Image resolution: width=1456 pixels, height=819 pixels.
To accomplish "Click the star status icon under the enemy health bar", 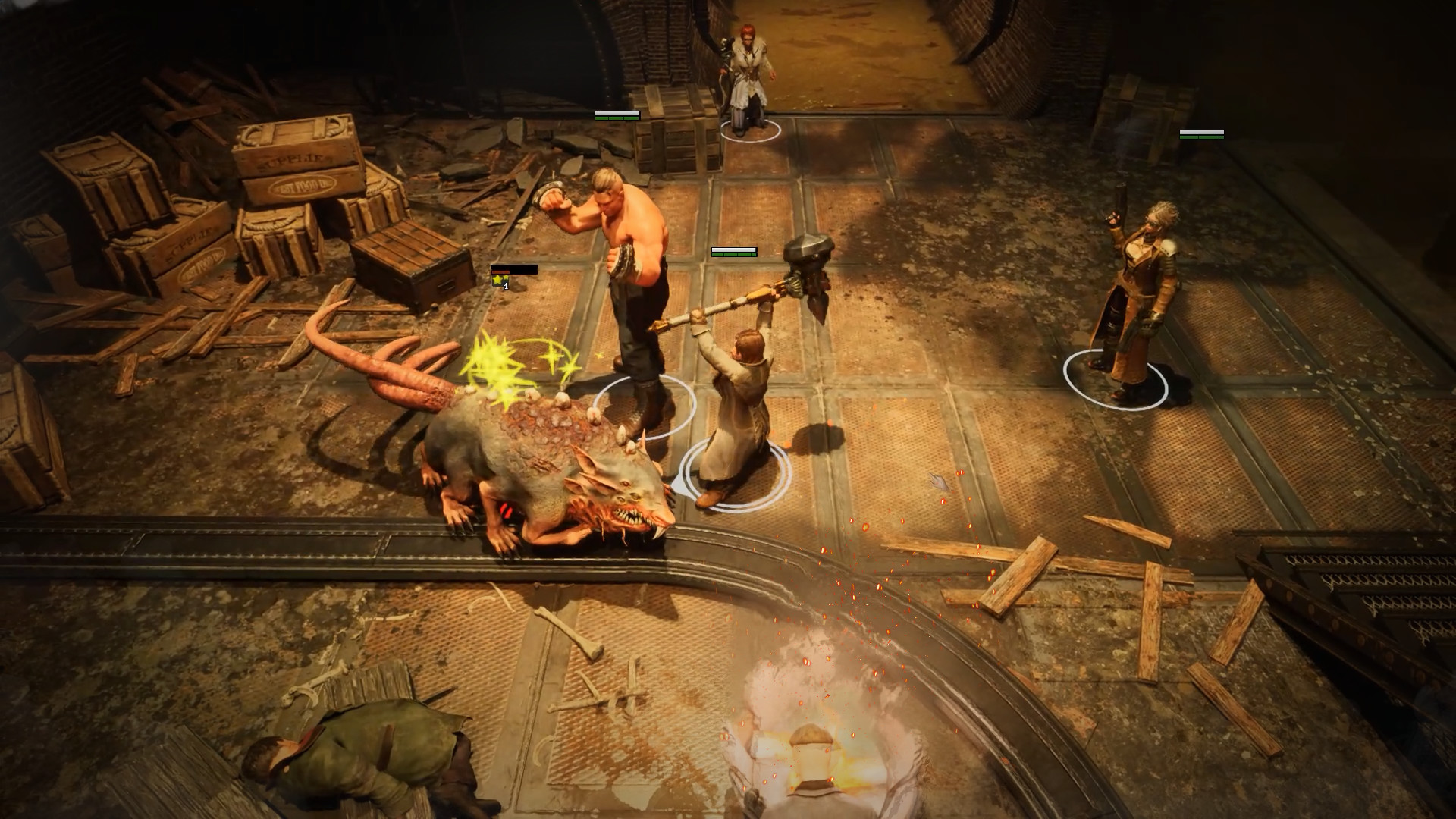I will pos(498,281).
